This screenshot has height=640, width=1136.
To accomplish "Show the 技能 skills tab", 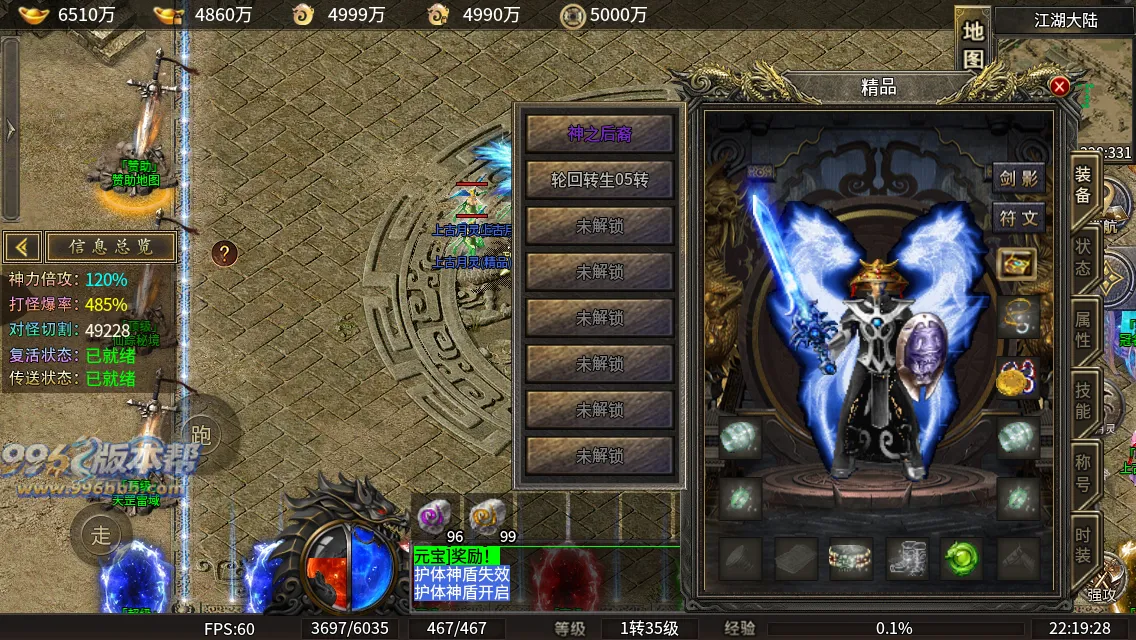I will point(1083,400).
